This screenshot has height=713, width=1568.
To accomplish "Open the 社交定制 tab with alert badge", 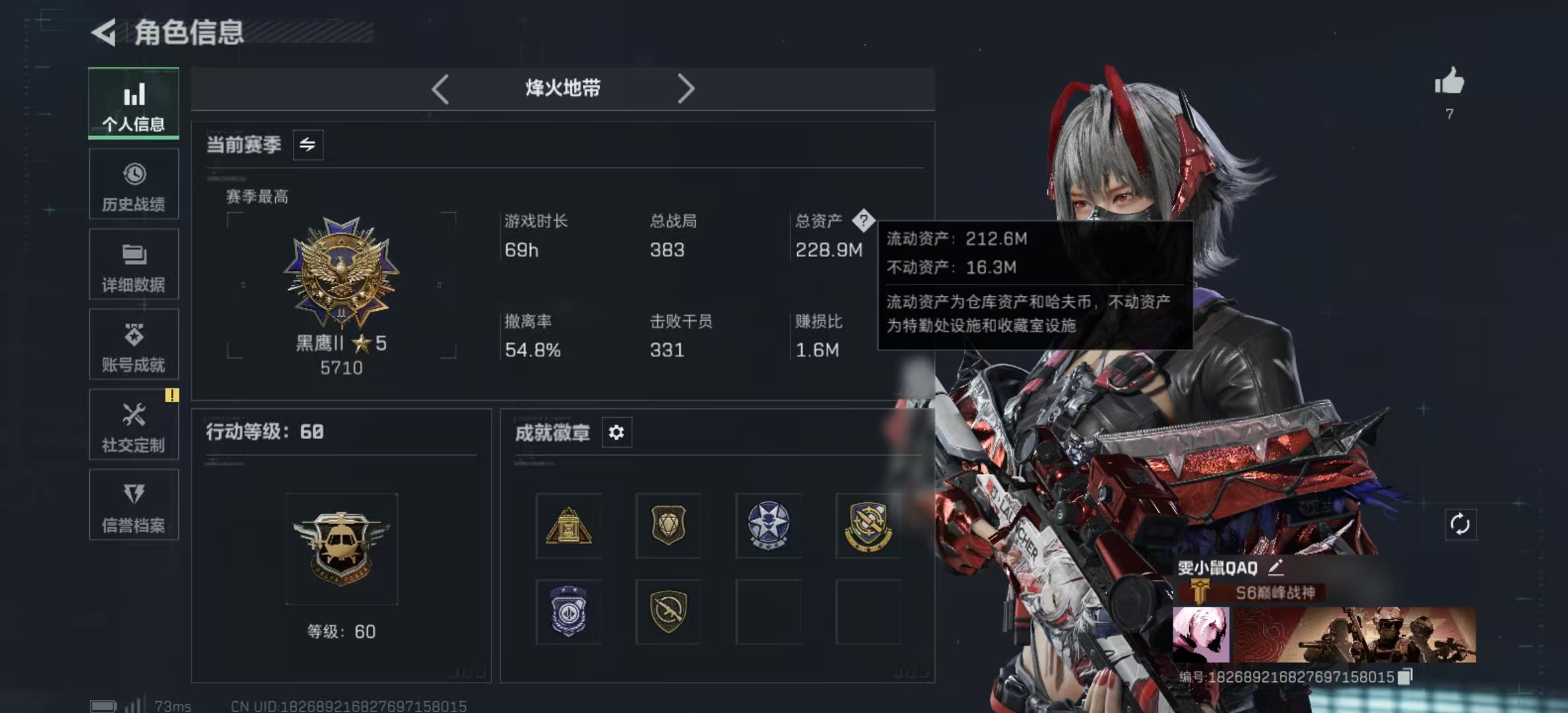I will tap(133, 424).
